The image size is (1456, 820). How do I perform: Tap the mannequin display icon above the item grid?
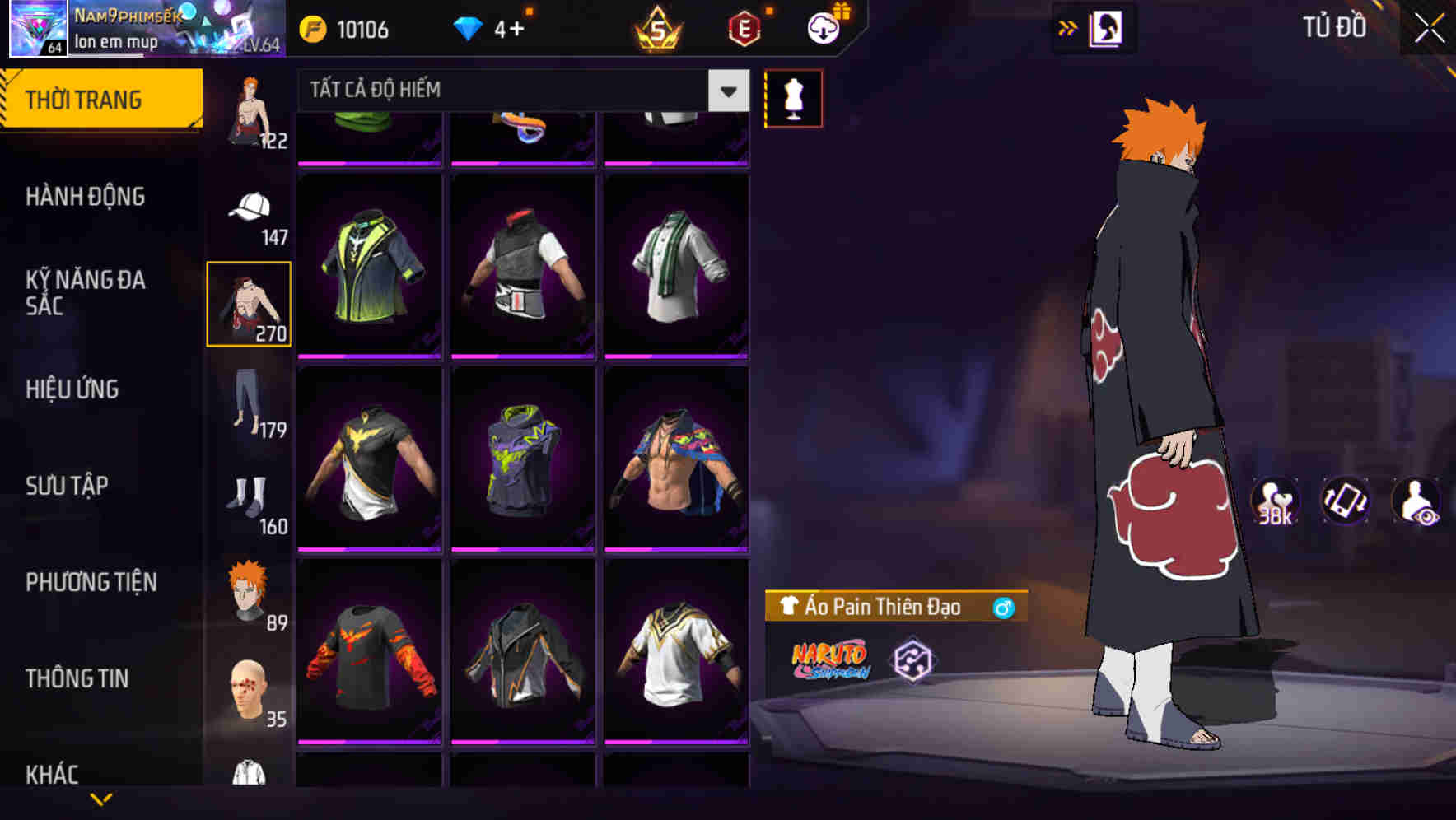[x=793, y=97]
